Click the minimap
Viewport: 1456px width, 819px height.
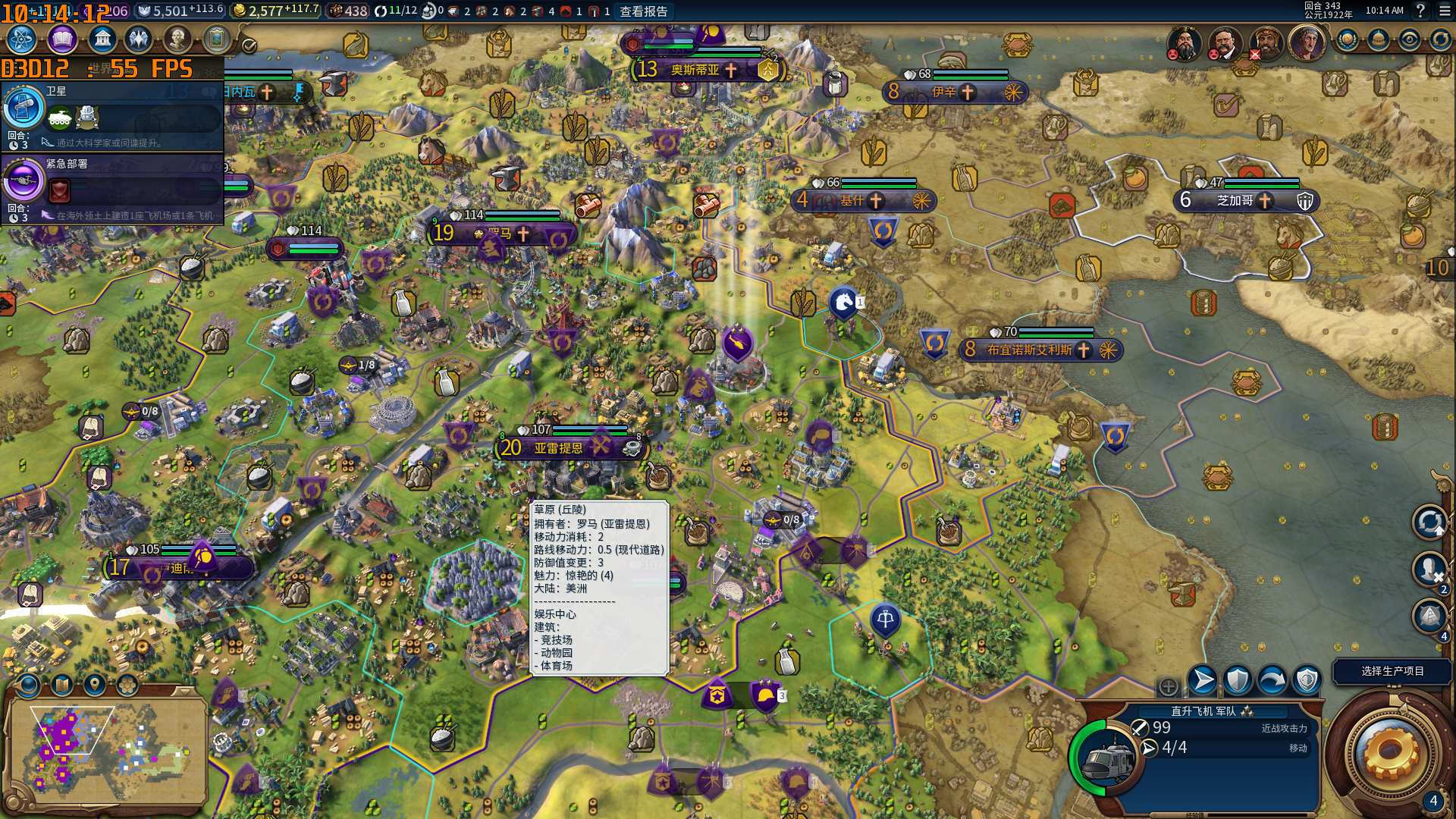106,752
